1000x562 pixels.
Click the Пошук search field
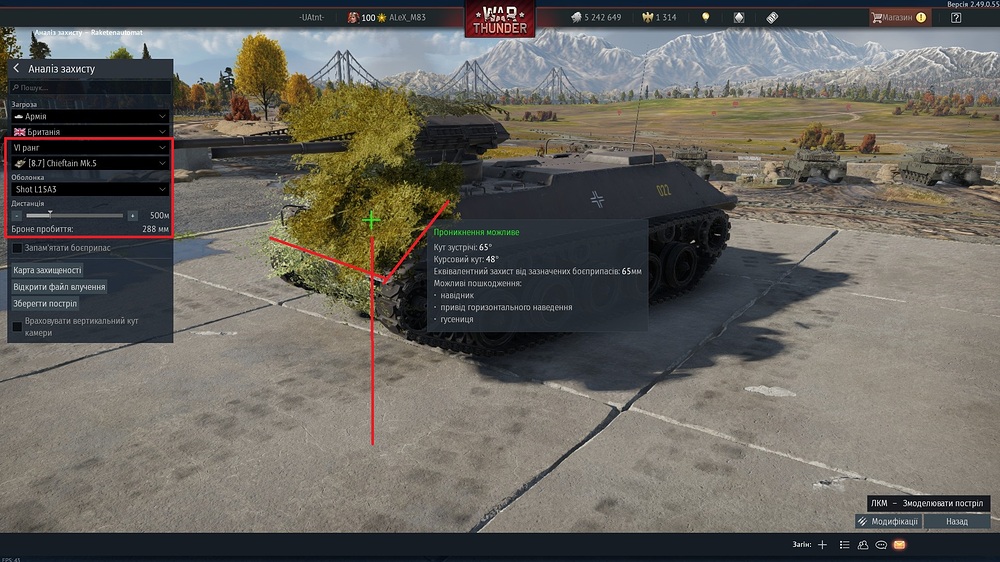[x=90, y=88]
